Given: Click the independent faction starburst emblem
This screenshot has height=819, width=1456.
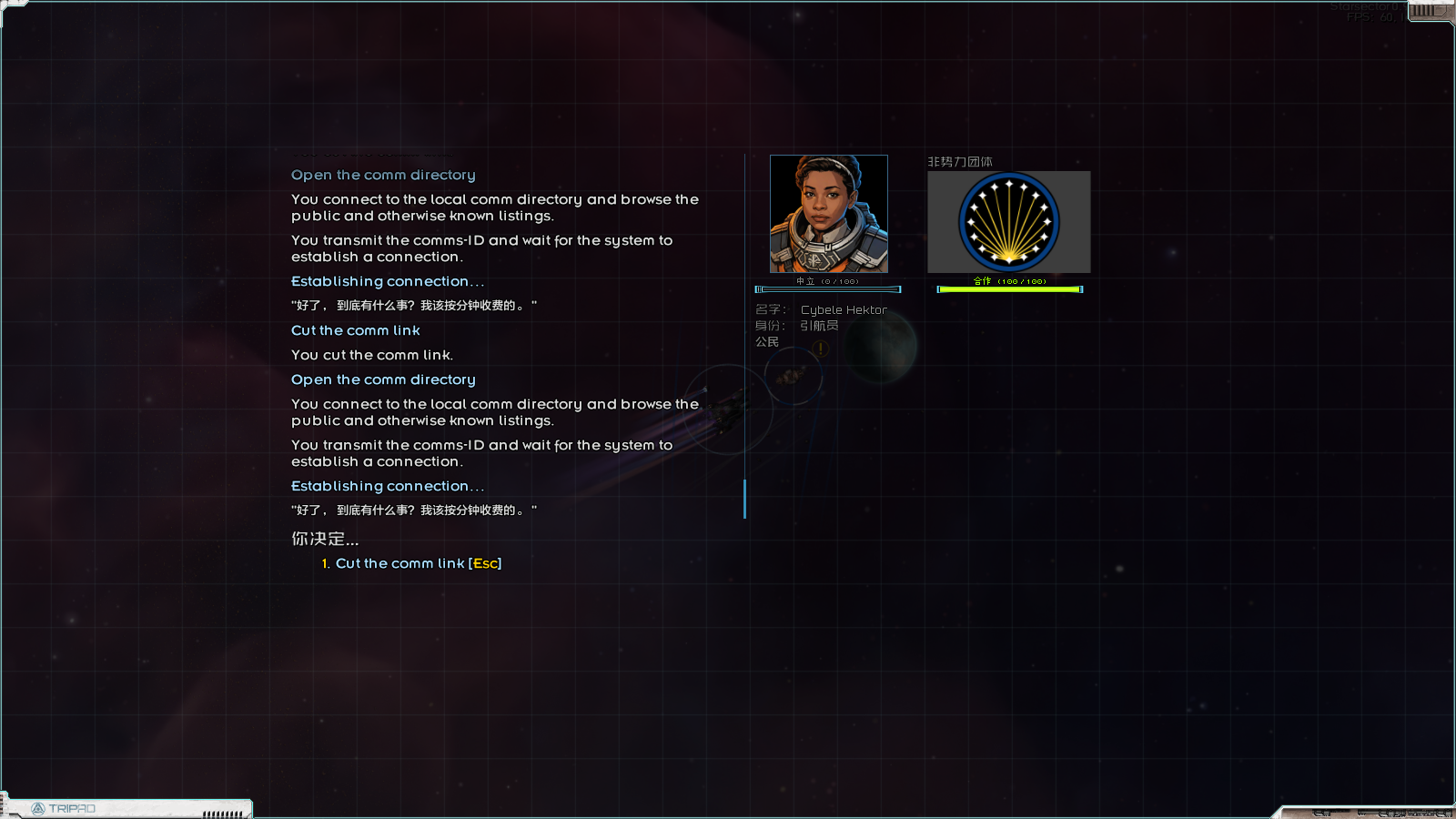Looking at the screenshot, I should 1008,221.
